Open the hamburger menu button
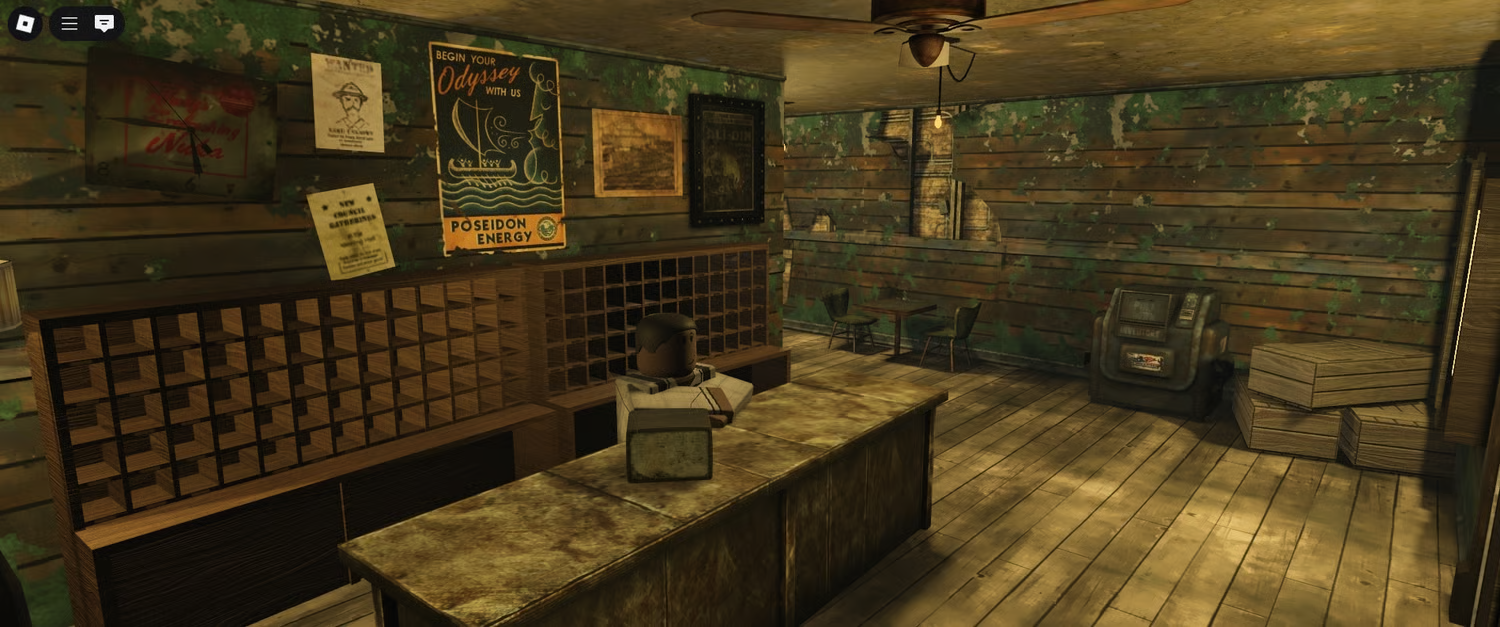The width and height of the screenshot is (1500, 627). point(69,23)
